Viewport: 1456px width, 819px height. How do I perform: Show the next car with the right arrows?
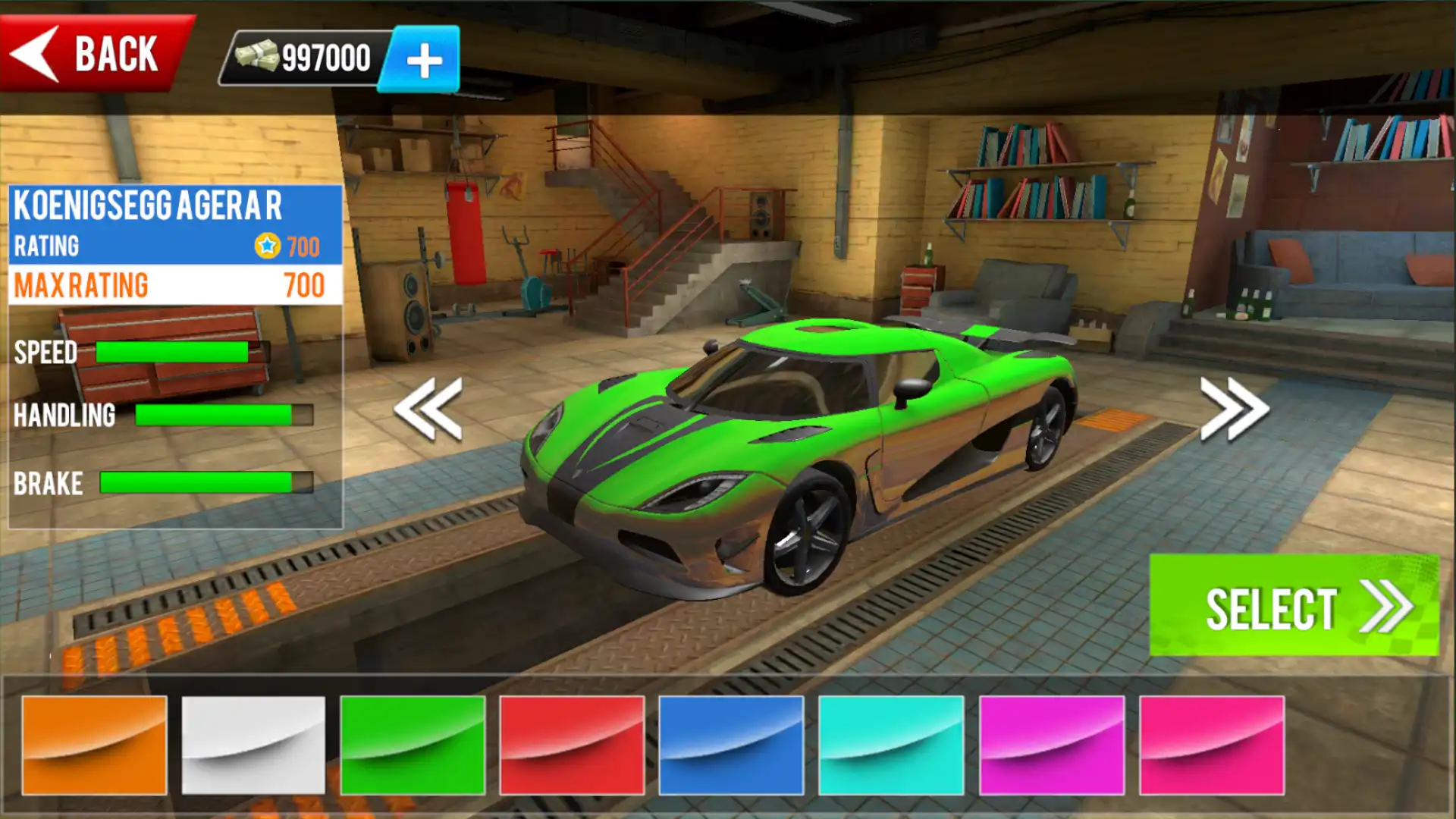(1234, 409)
